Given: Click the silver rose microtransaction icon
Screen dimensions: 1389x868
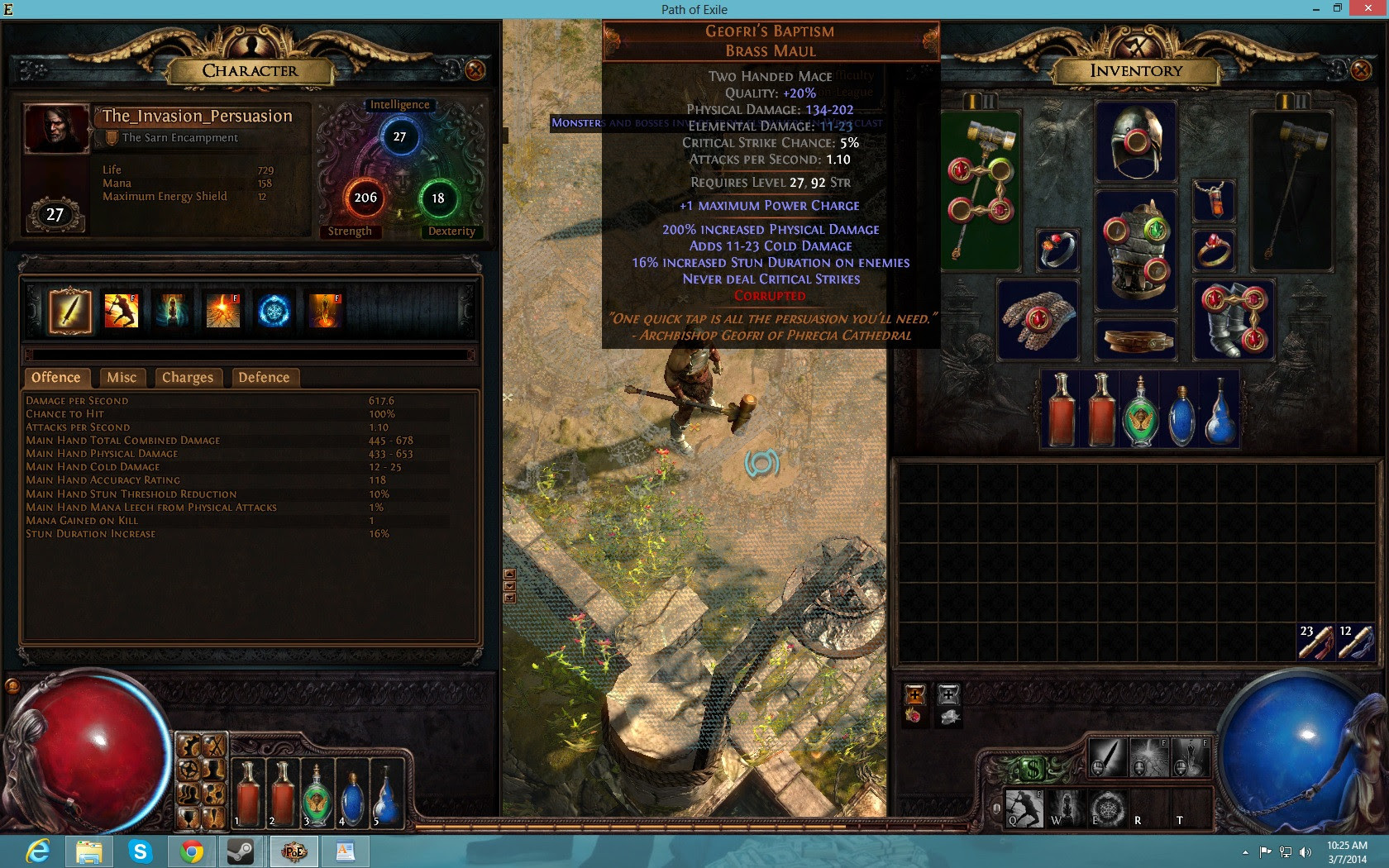Looking at the screenshot, I should click(x=948, y=717).
